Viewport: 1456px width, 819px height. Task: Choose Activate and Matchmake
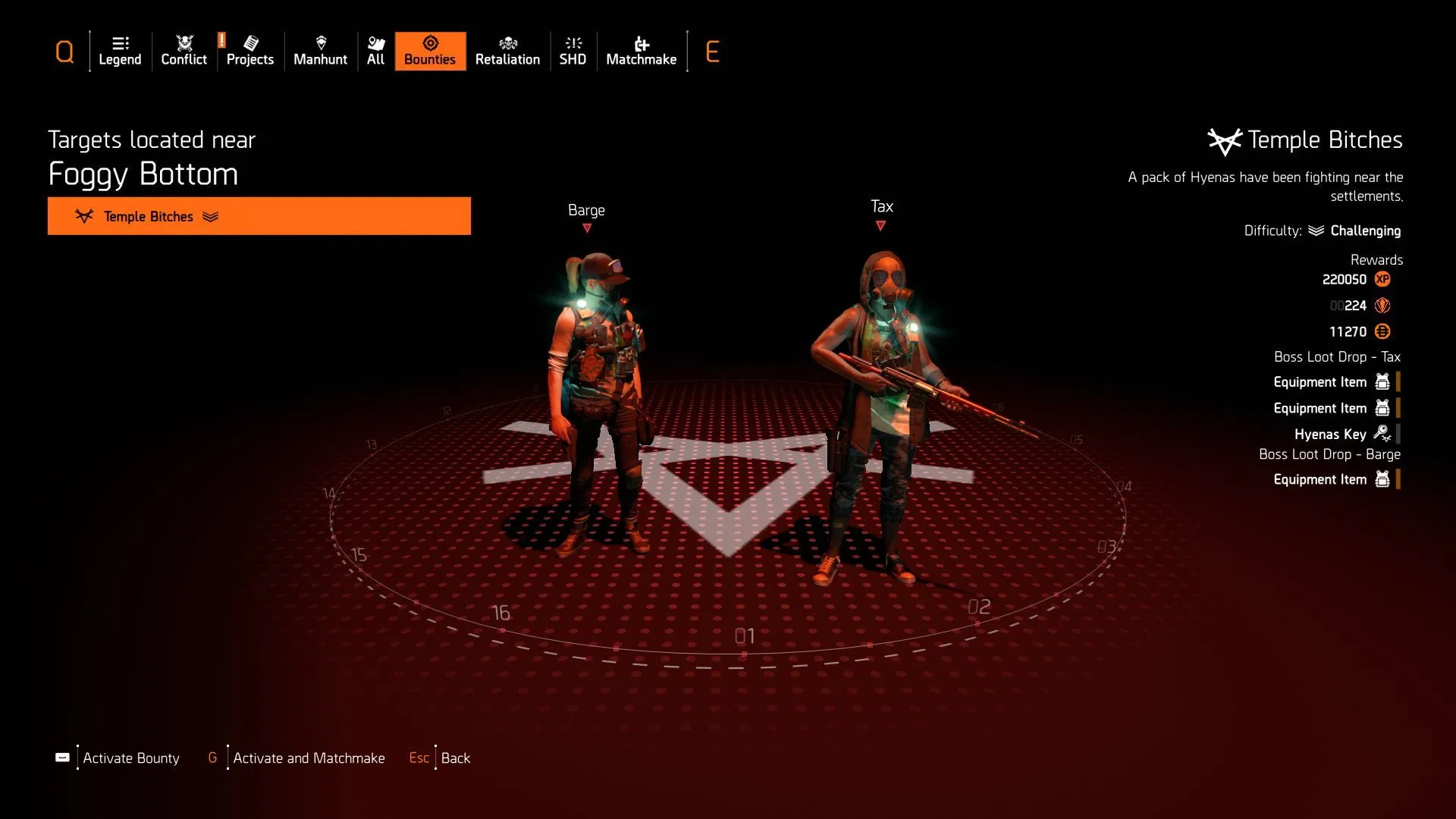(308, 758)
